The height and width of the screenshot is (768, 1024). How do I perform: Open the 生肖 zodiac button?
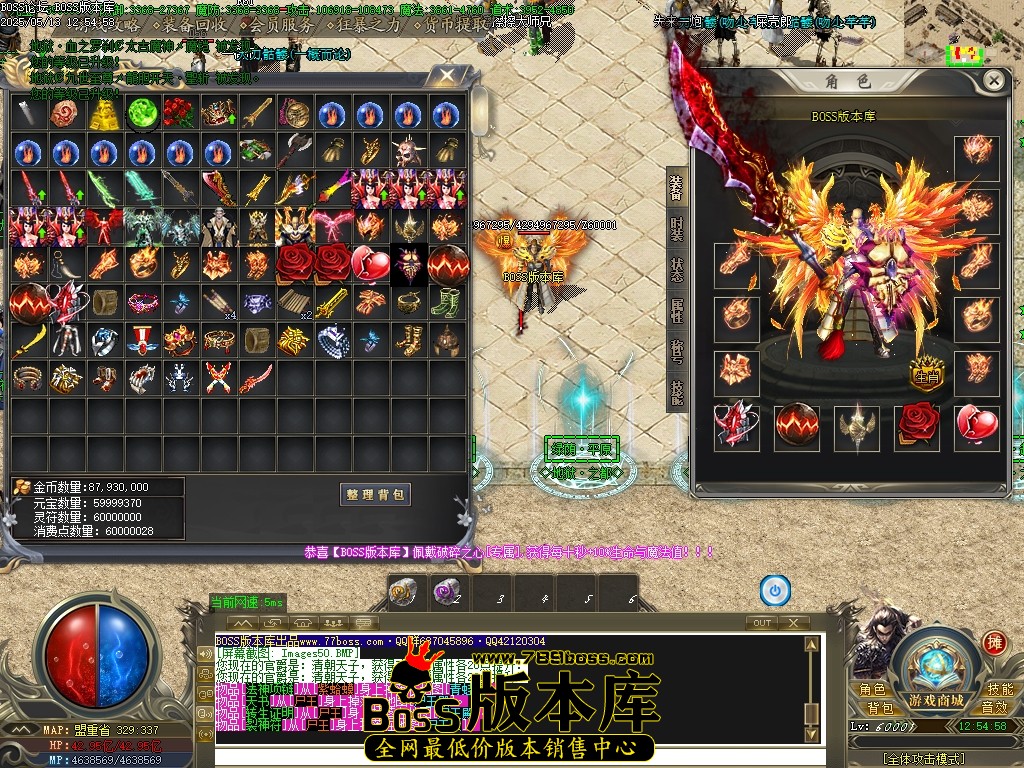click(927, 375)
